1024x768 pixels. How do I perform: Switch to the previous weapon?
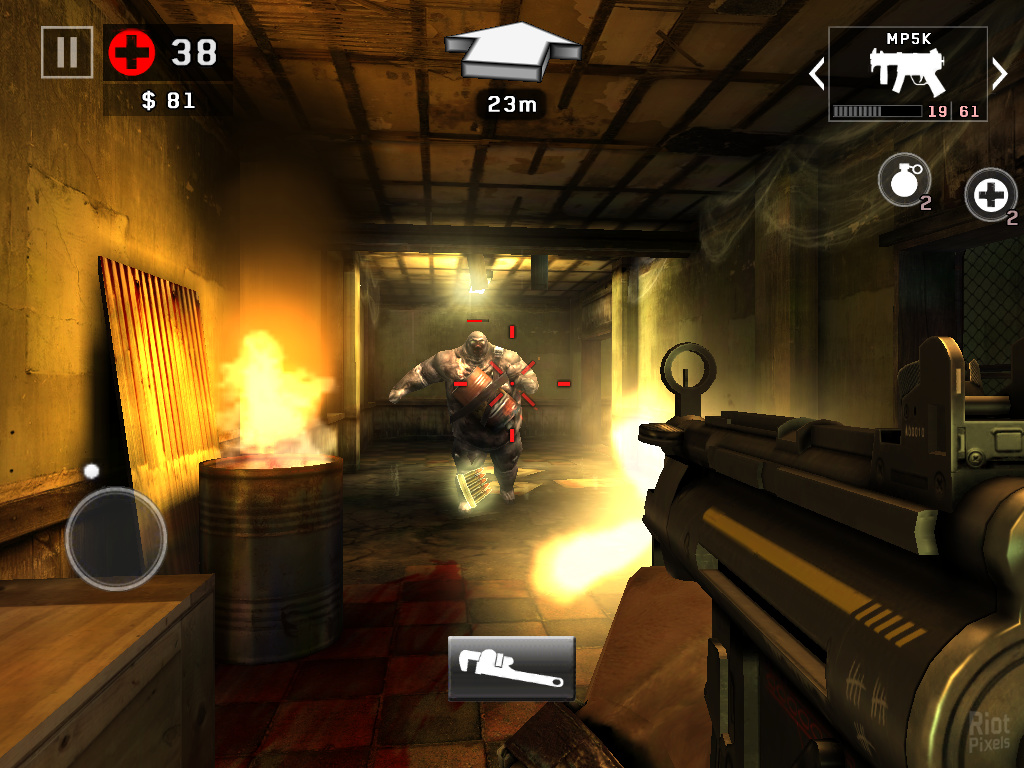pyautogui.click(x=816, y=73)
